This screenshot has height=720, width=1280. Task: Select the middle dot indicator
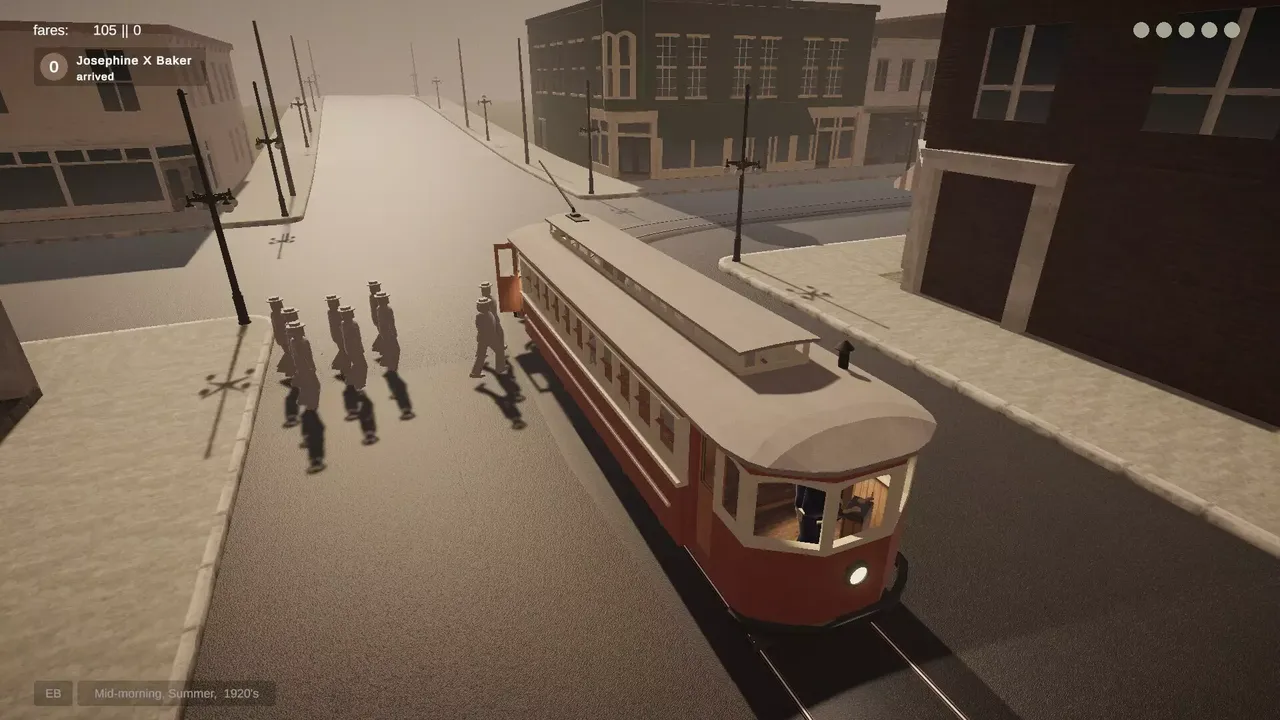pyautogui.click(x=1184, y=30)
